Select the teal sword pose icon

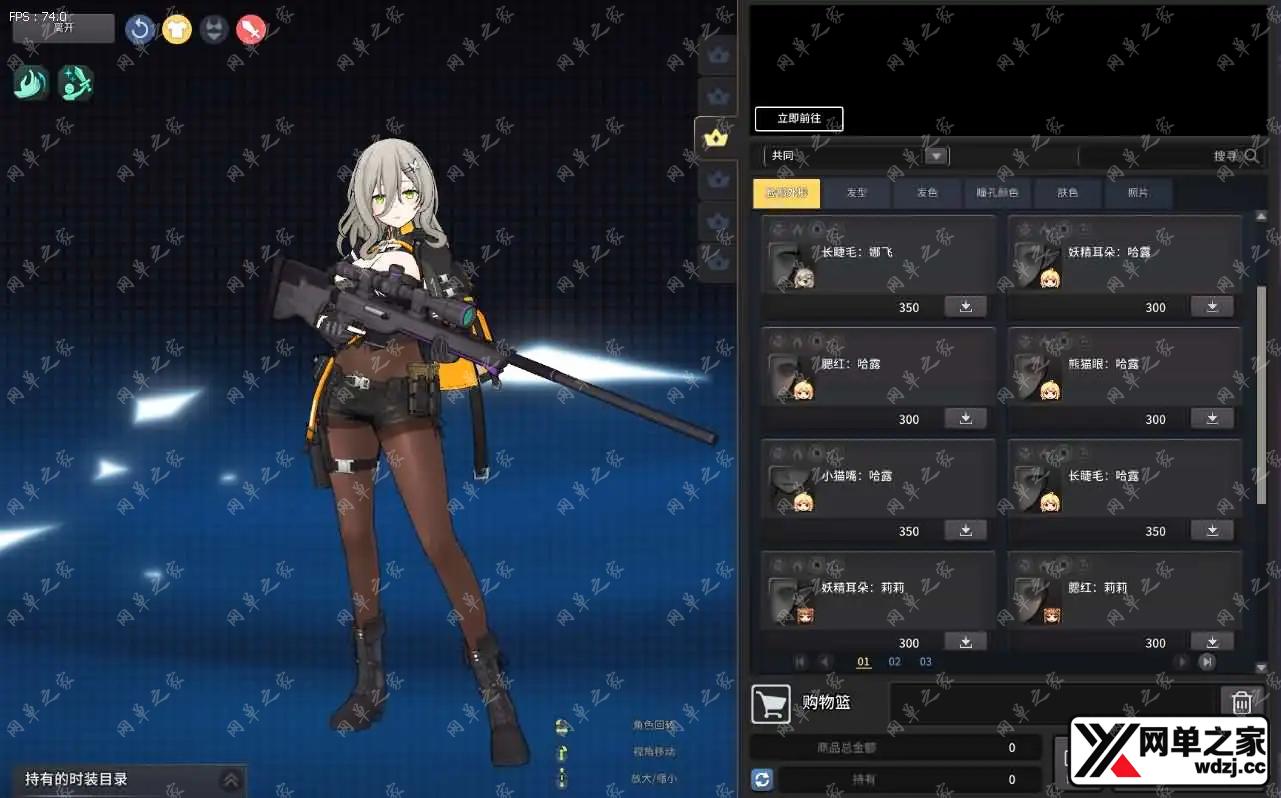(x=76, y=82)
